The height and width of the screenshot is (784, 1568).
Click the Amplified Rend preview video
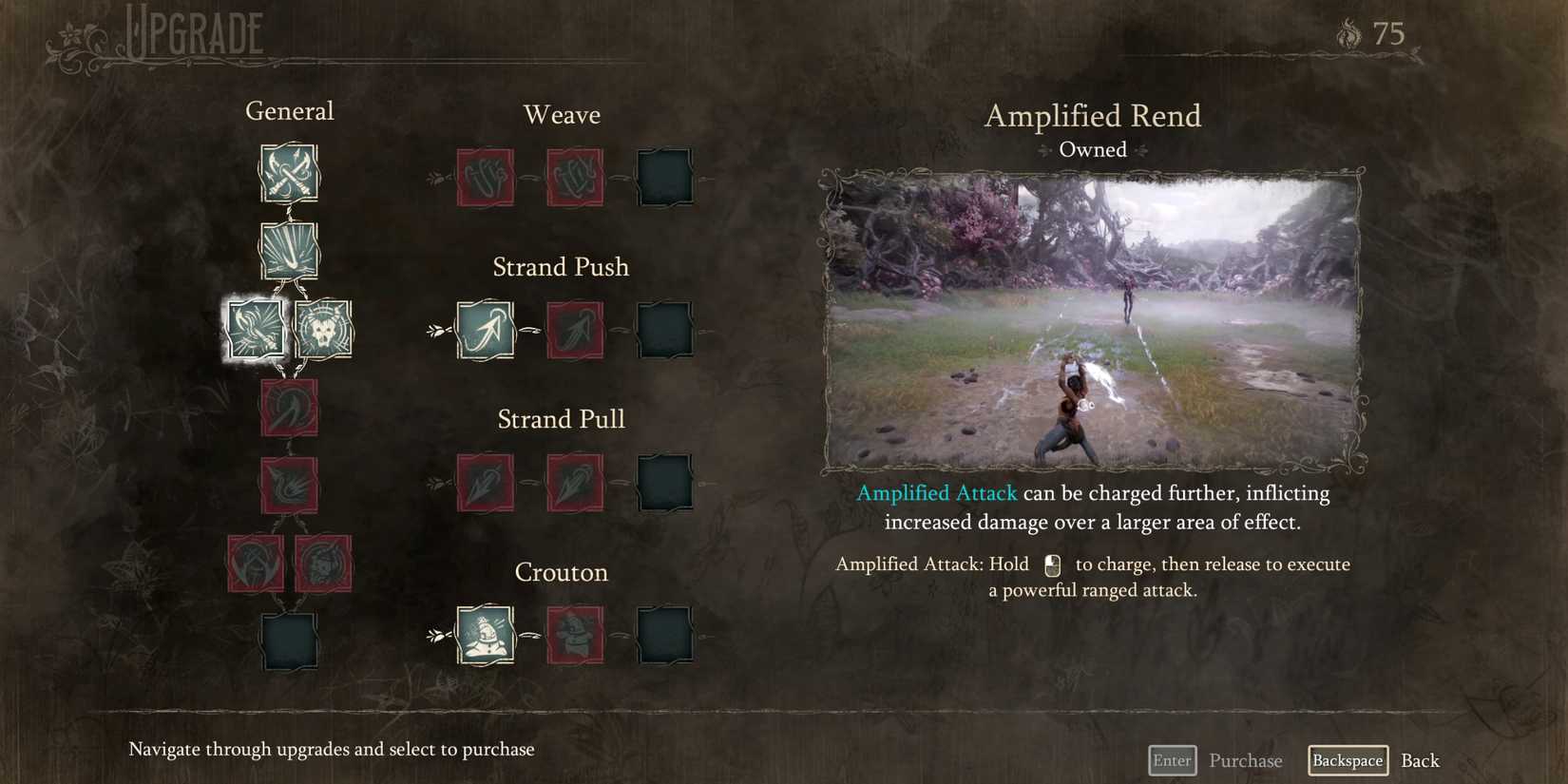pos(1093,318)
